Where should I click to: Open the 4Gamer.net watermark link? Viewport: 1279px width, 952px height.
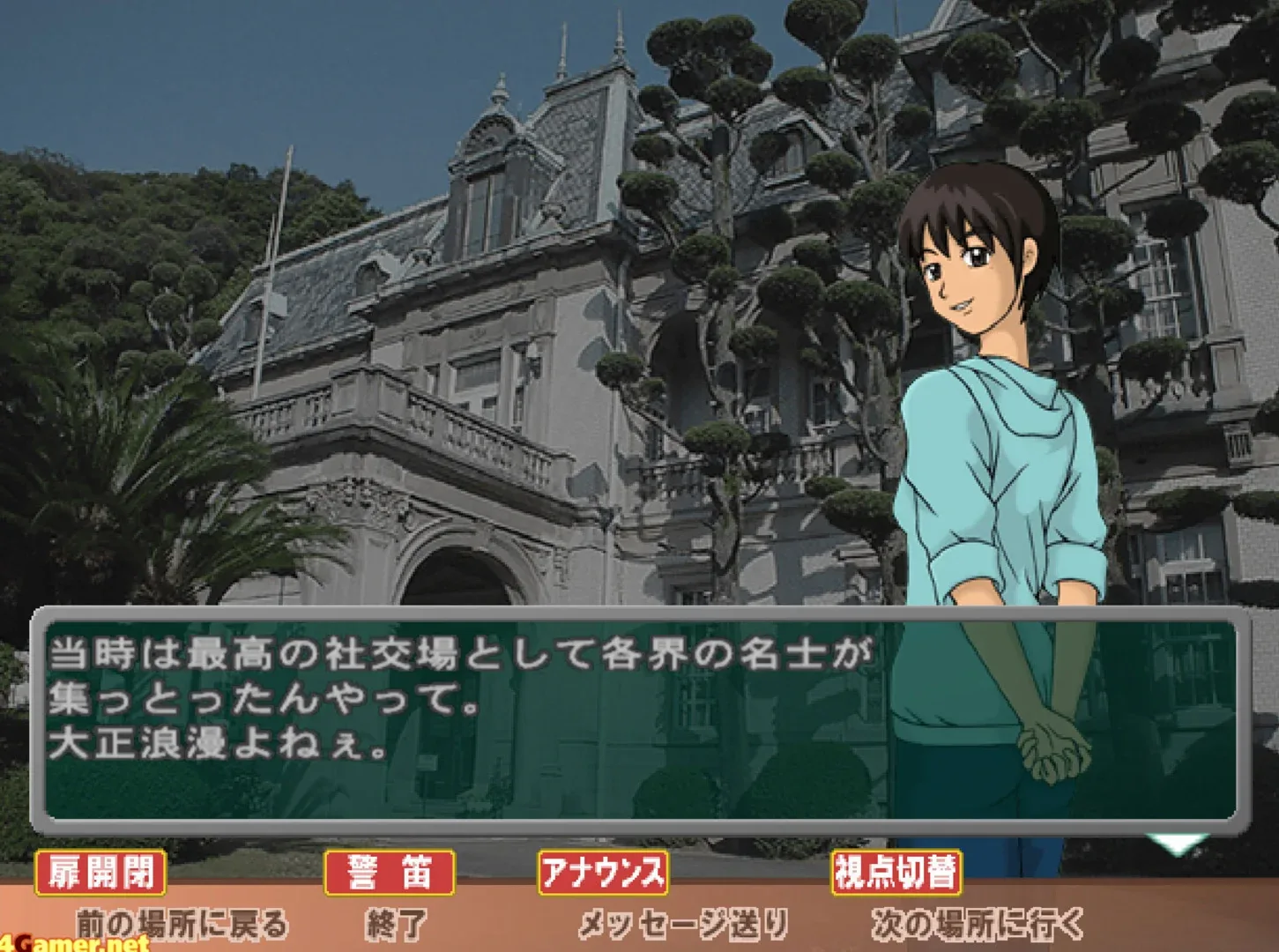pyautogui.click(x=71, y=941)
